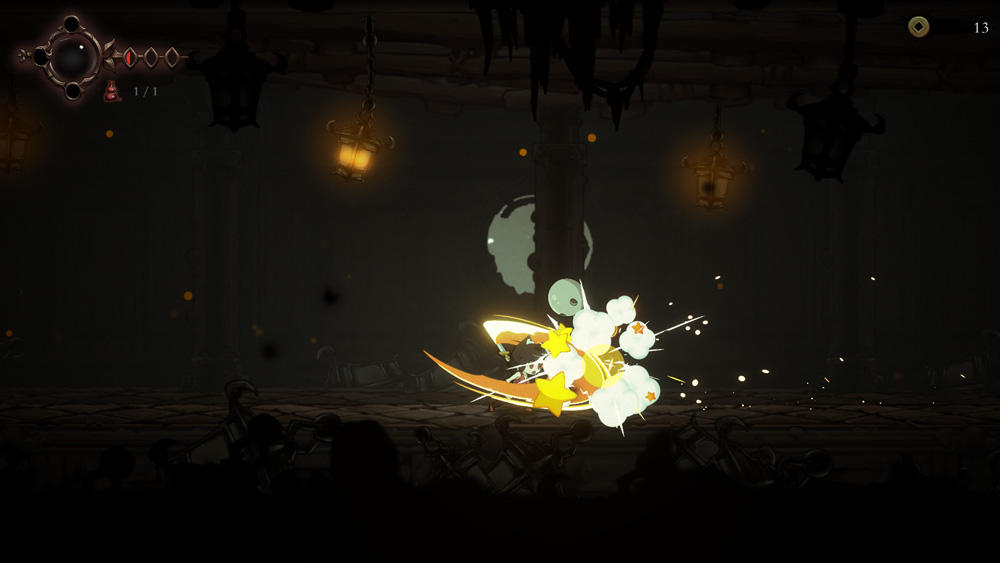Viewport: 1000px width, 563px height.
Task: Click the dark soul orb emblem
Action: tap(71, 58)
